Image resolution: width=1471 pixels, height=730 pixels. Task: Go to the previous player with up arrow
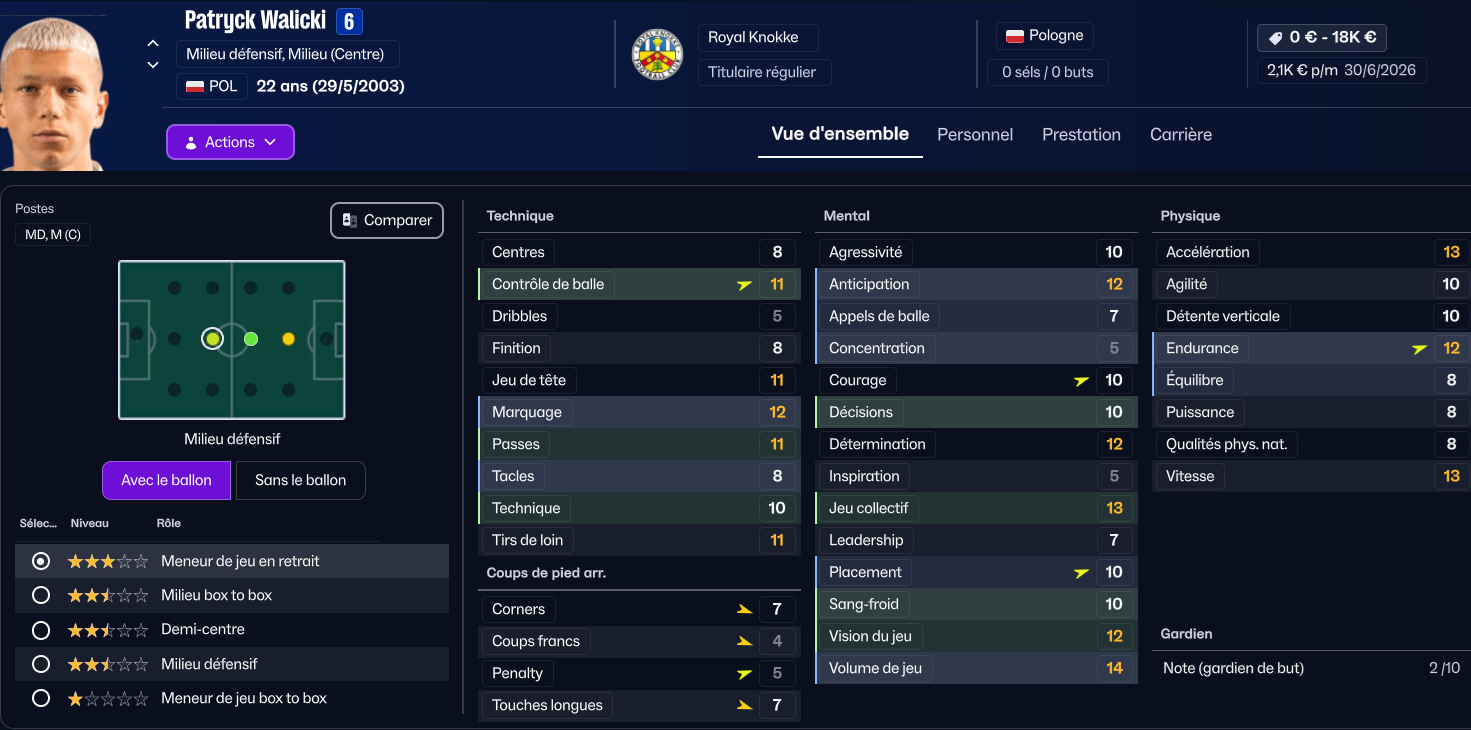(153, 43)
